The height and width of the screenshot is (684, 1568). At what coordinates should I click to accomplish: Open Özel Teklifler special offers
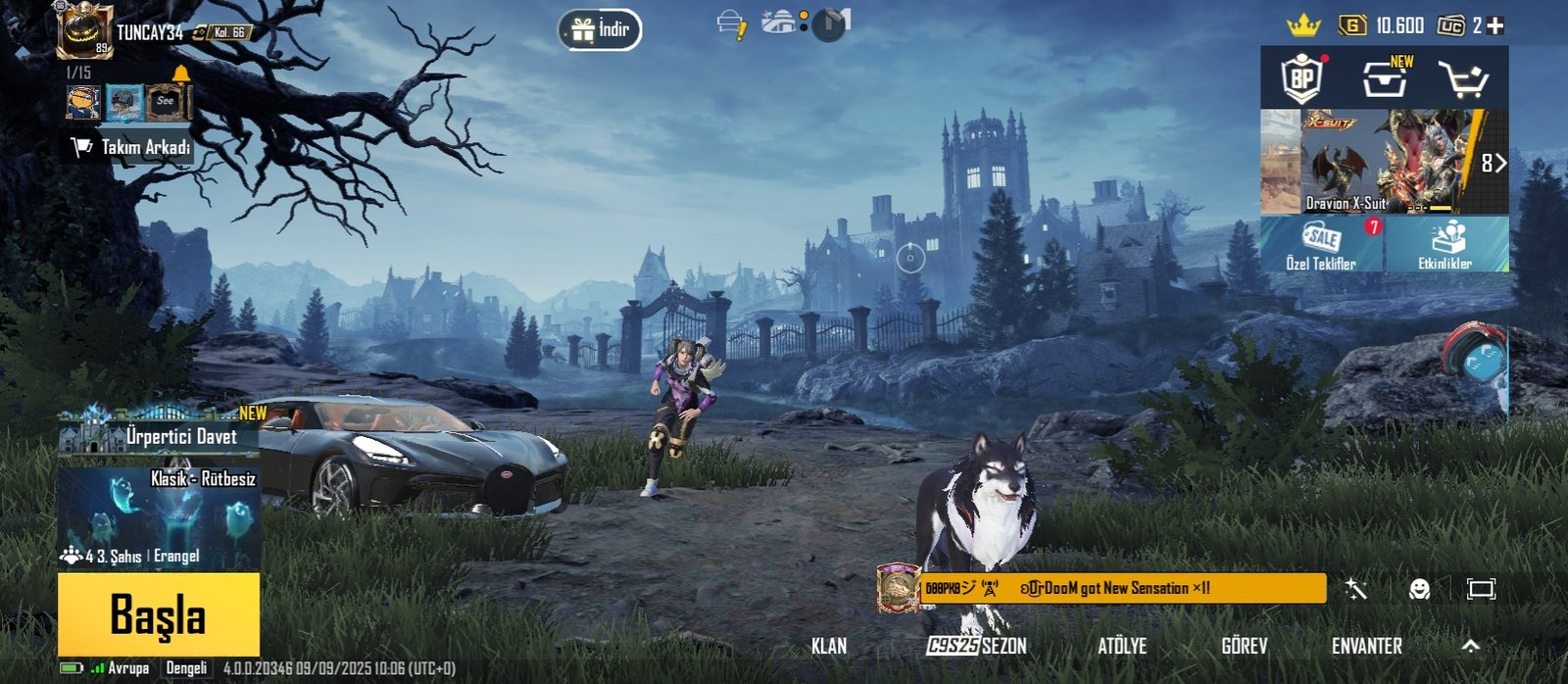pos(1321,244)
